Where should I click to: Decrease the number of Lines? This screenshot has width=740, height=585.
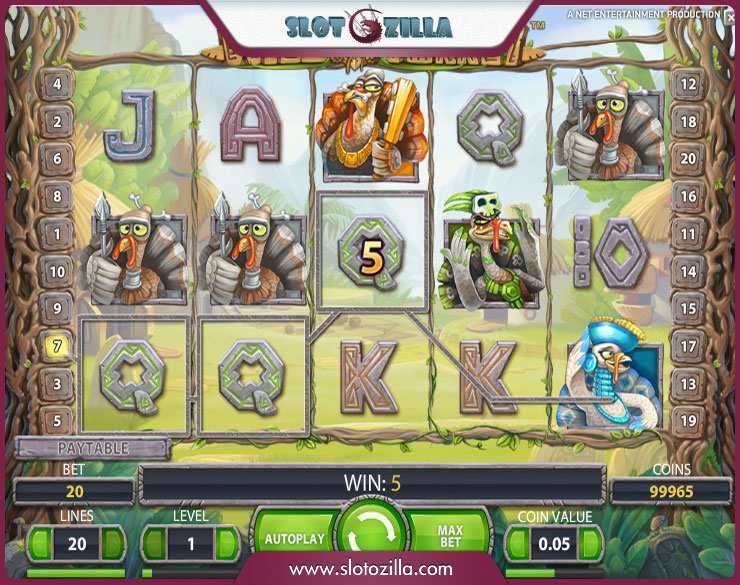tap(39, 543)
